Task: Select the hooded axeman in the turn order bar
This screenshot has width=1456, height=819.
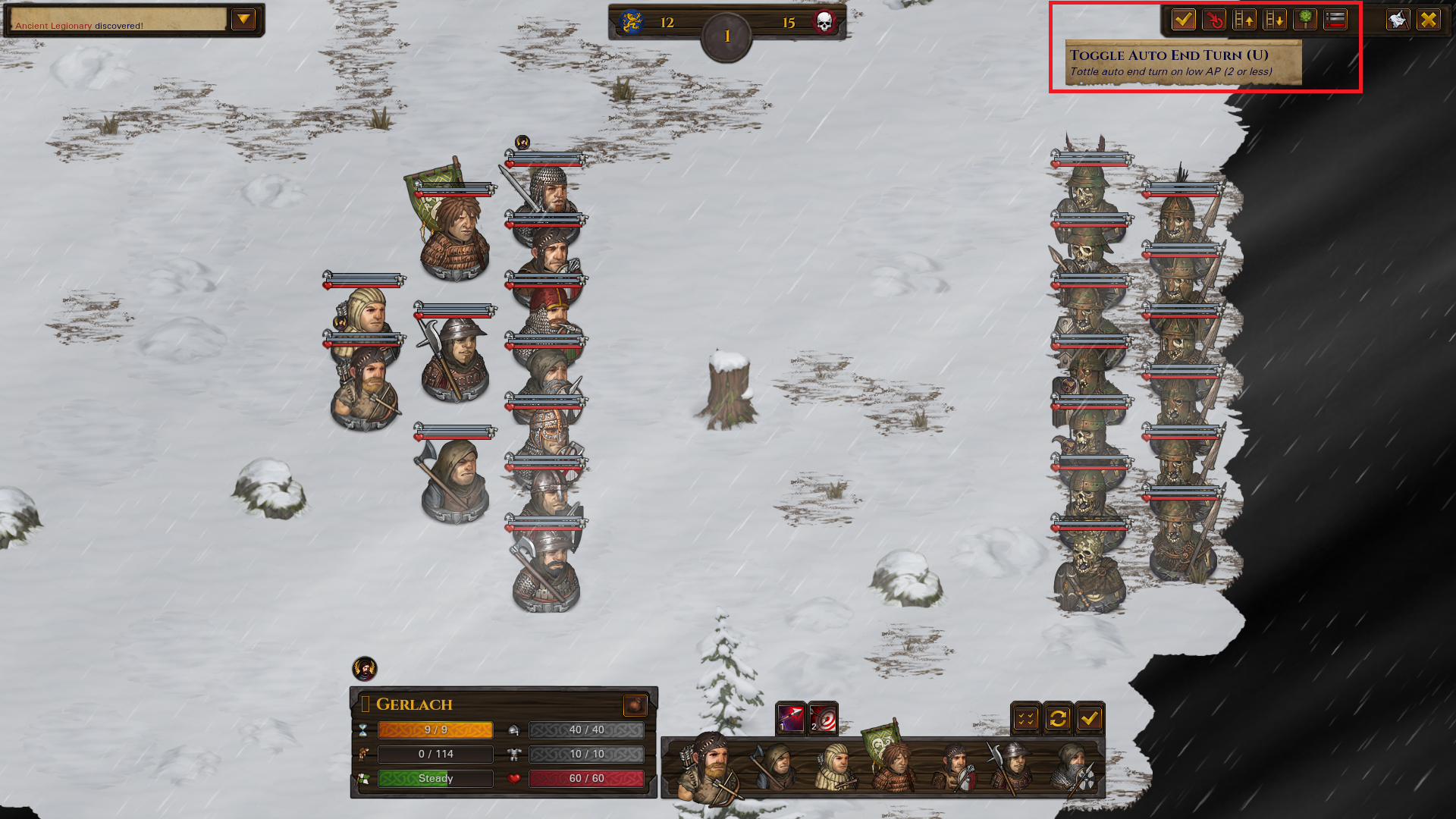Action: pyautogui.click(x=775, y=767)
